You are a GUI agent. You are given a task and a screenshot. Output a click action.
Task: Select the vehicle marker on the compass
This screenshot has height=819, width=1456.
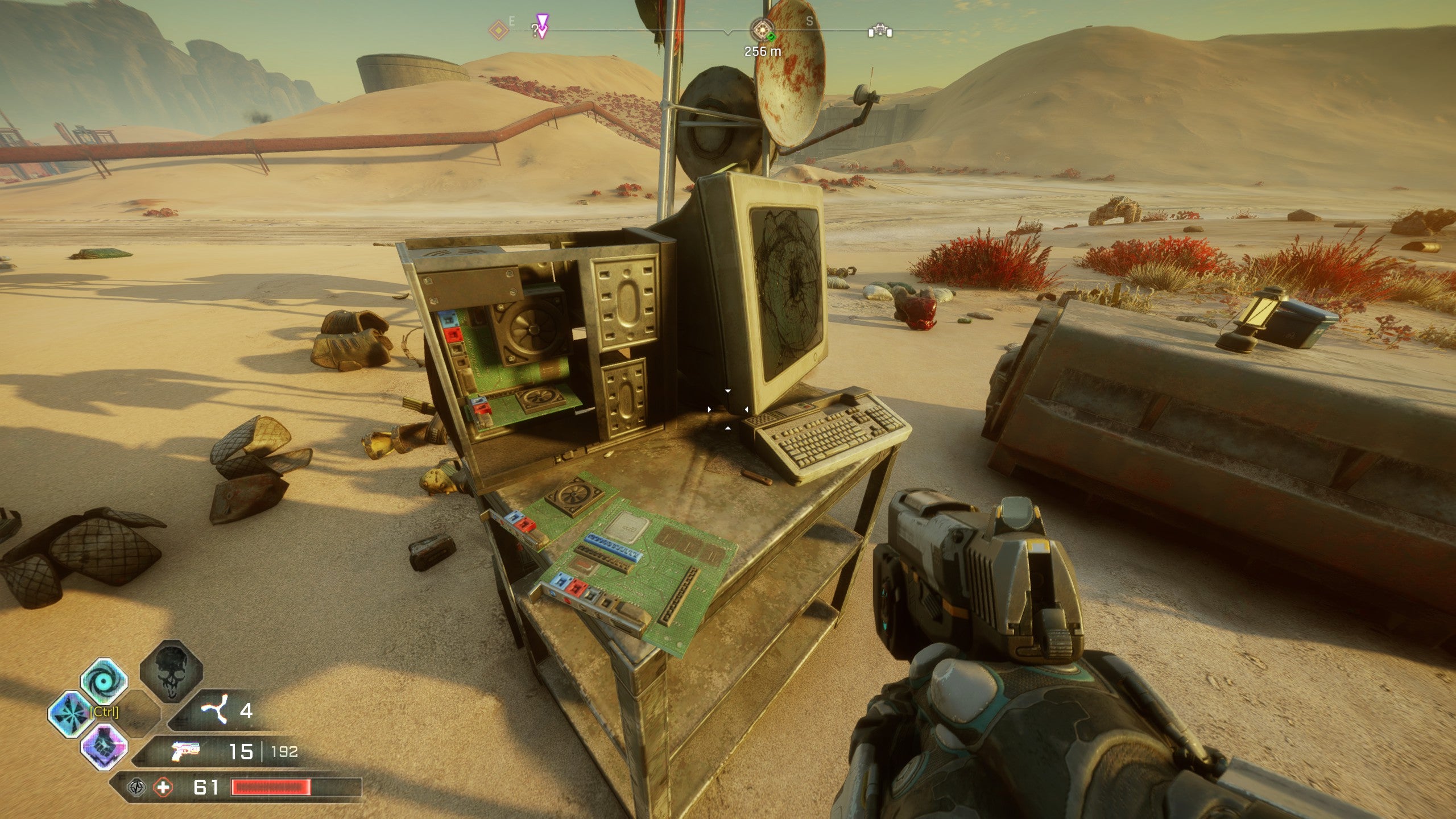[880, 30]
